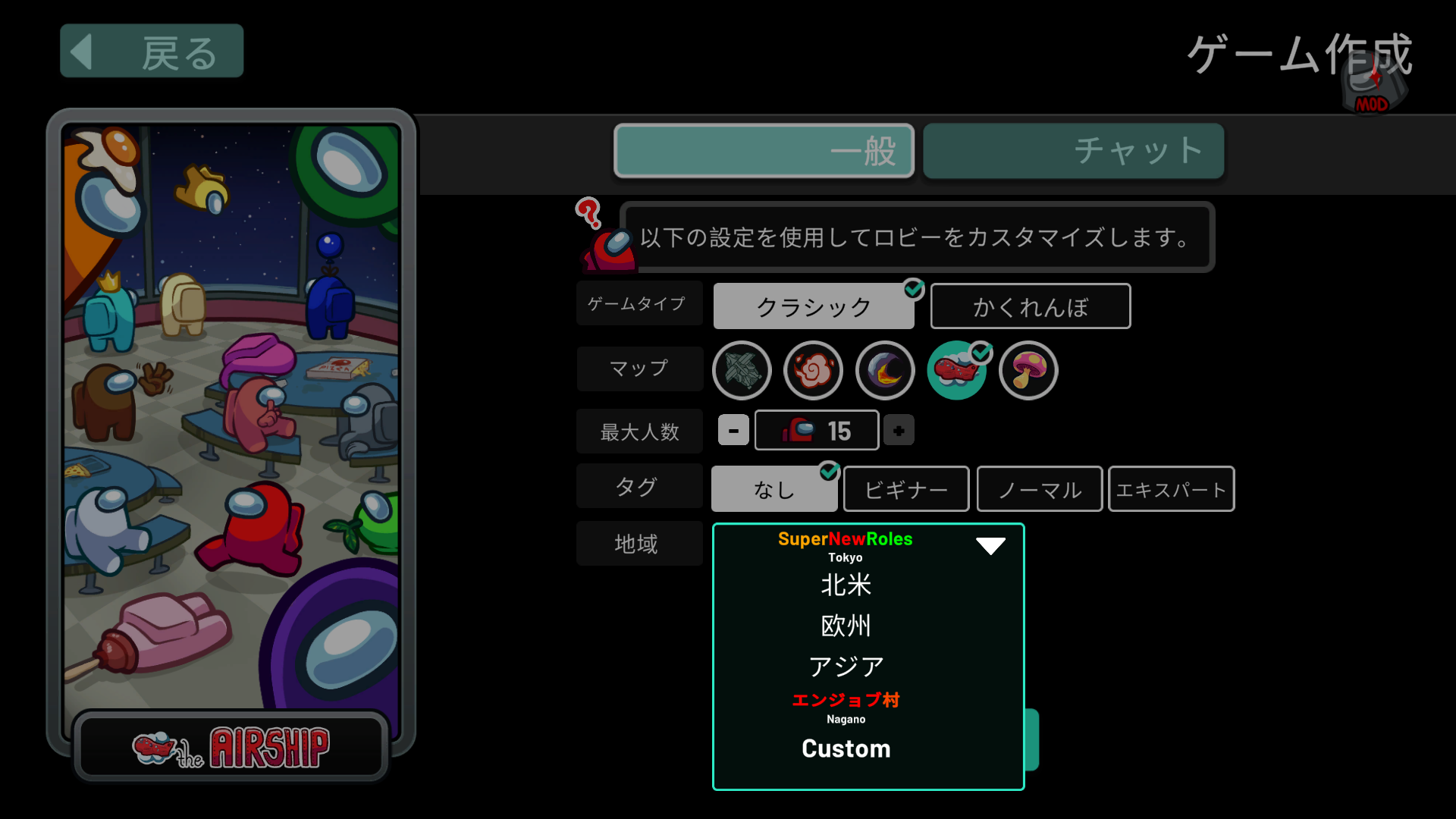The width and height of the screenshot is (1456, 819).
Task: Toggle the なし tag option
Action: pyautogui.click(x=773, y=488)
